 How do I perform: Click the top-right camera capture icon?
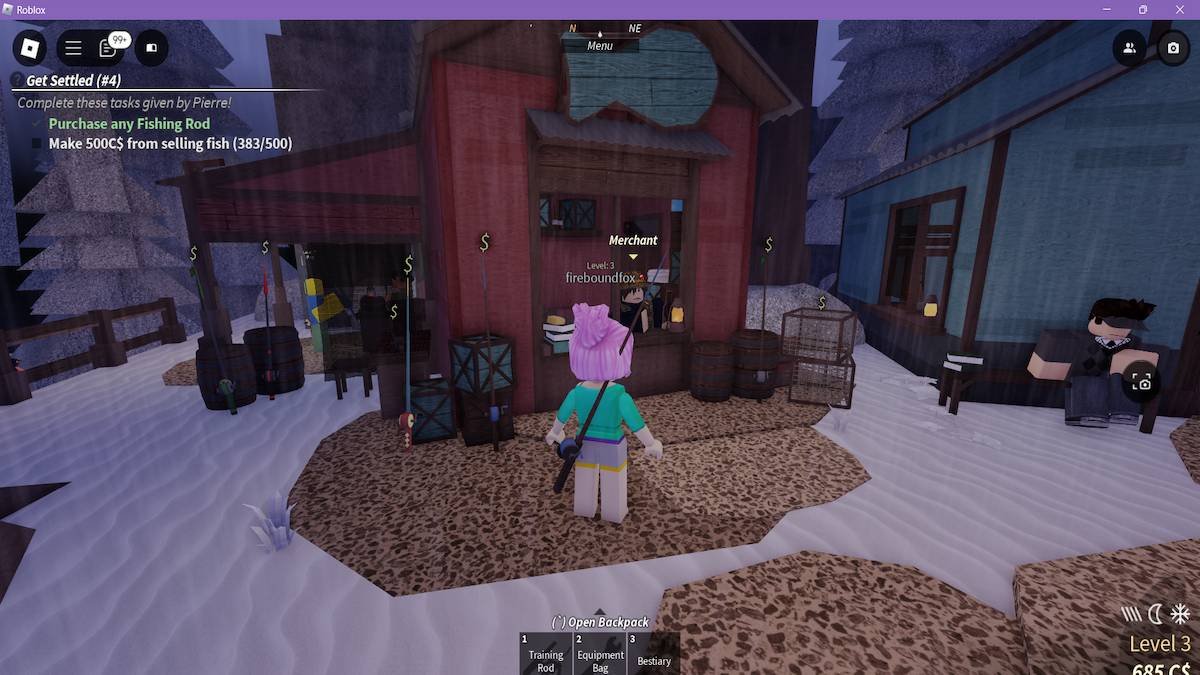coord(1173,48)
